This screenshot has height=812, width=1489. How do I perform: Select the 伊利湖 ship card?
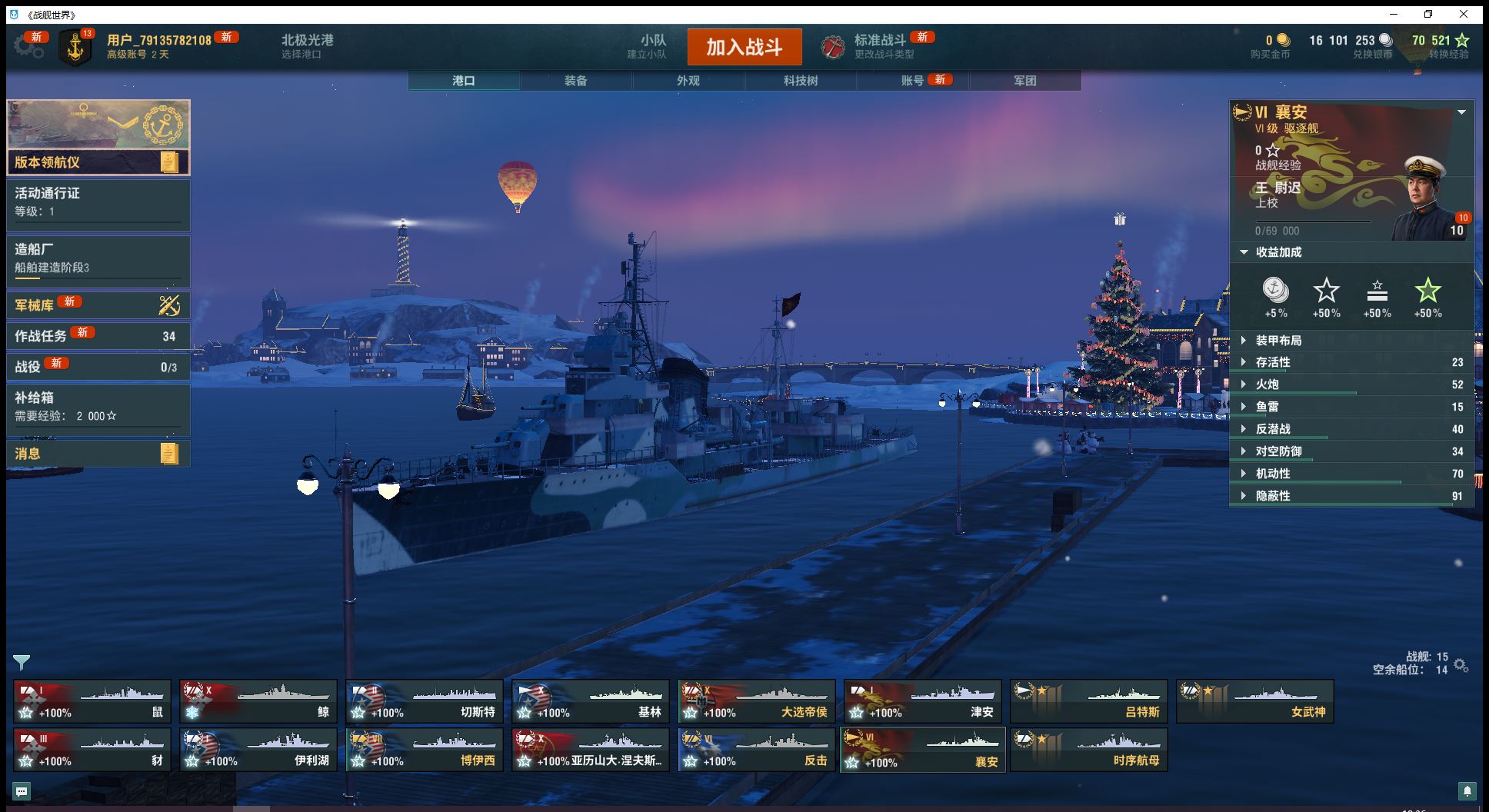point(258,750)
